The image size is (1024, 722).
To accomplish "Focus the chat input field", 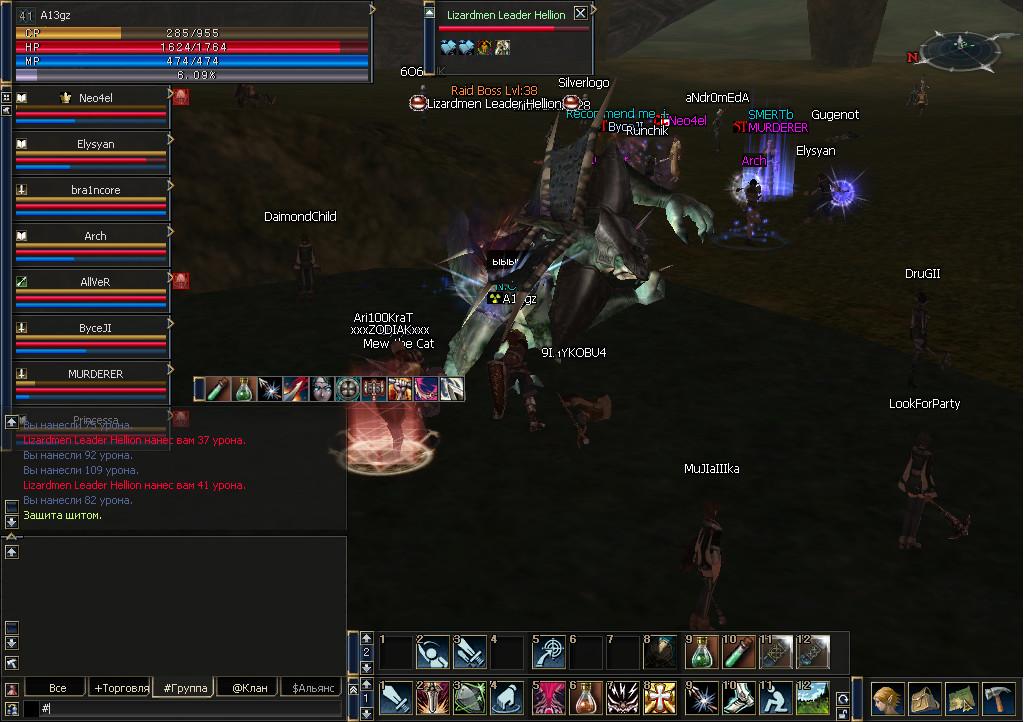I will (190, 708).
